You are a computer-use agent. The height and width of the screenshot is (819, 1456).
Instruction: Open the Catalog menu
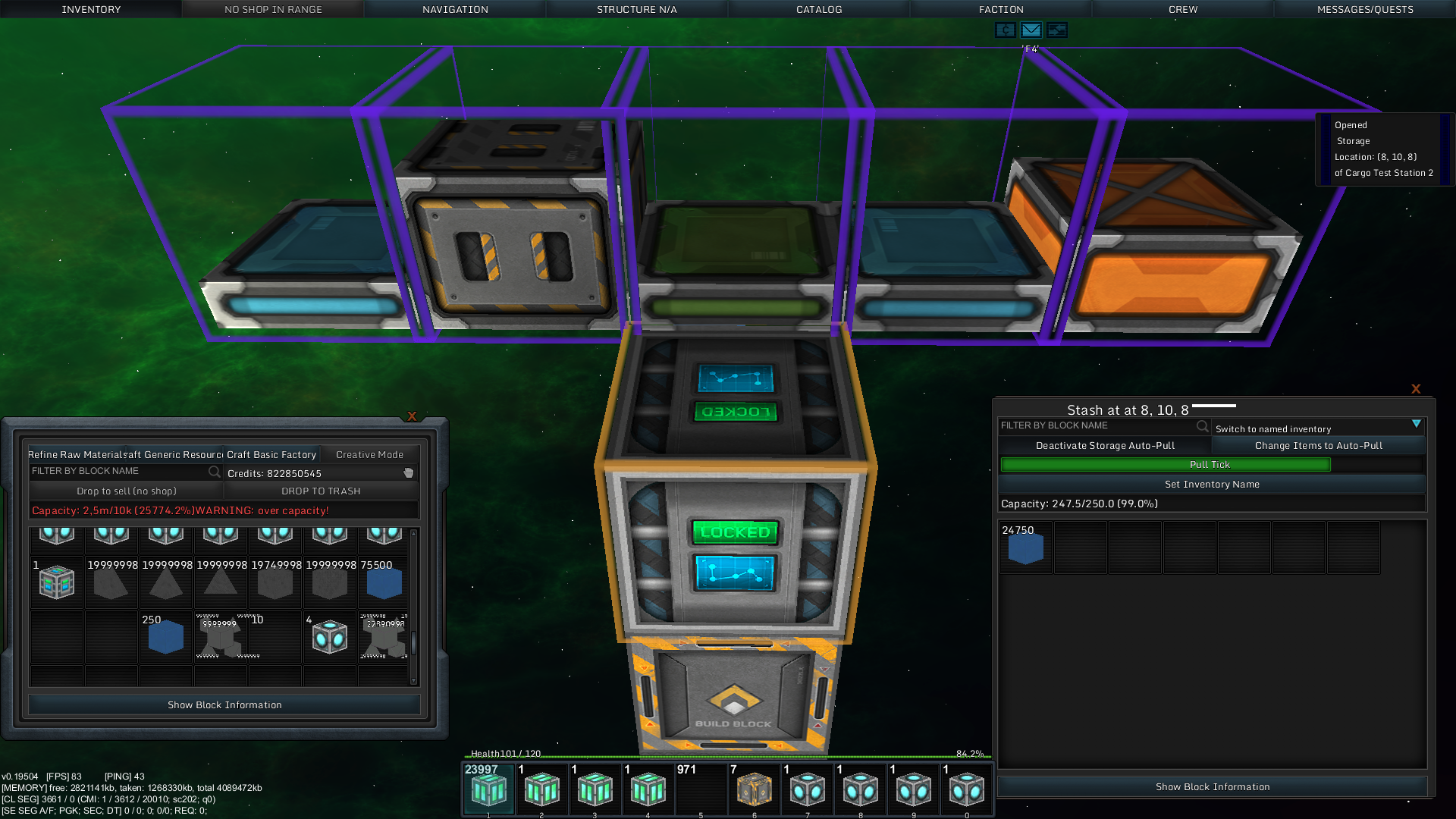tap(819, 9)
